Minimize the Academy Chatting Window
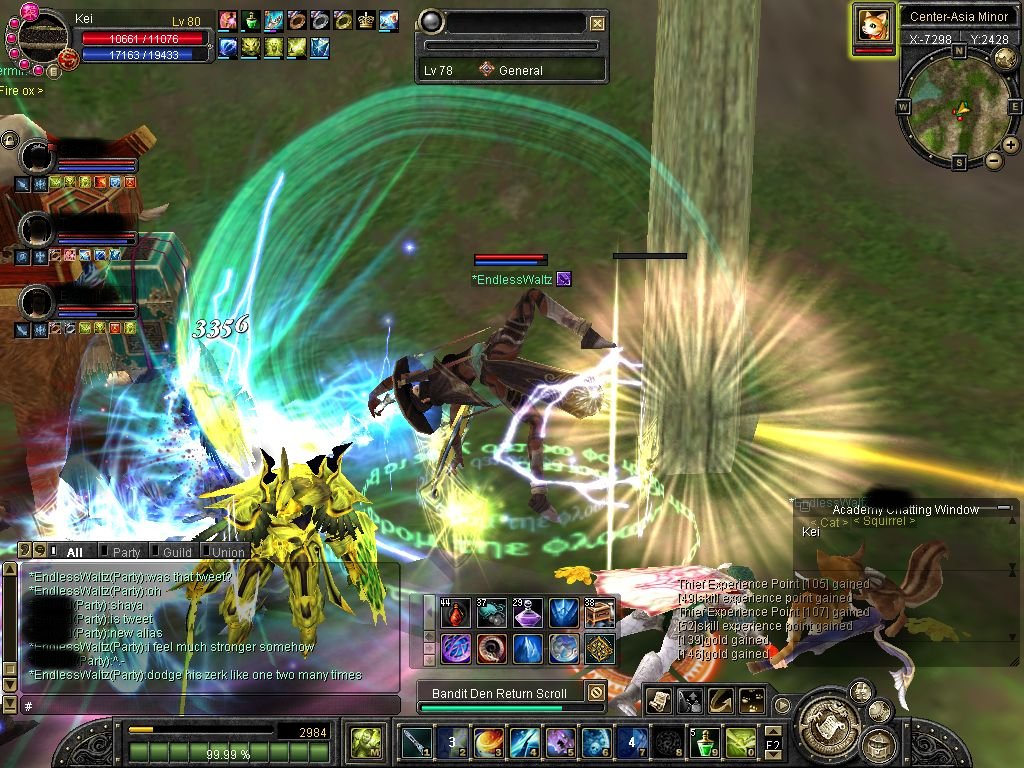 [1003, 509]
